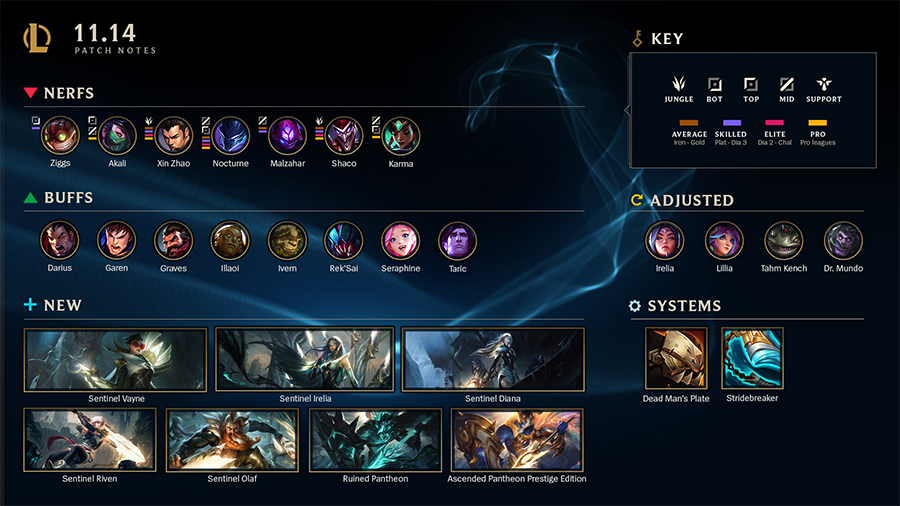Open the Dead Man's Plate item
900x506 pixels.
pyautogui.click(x=676, y=358)
